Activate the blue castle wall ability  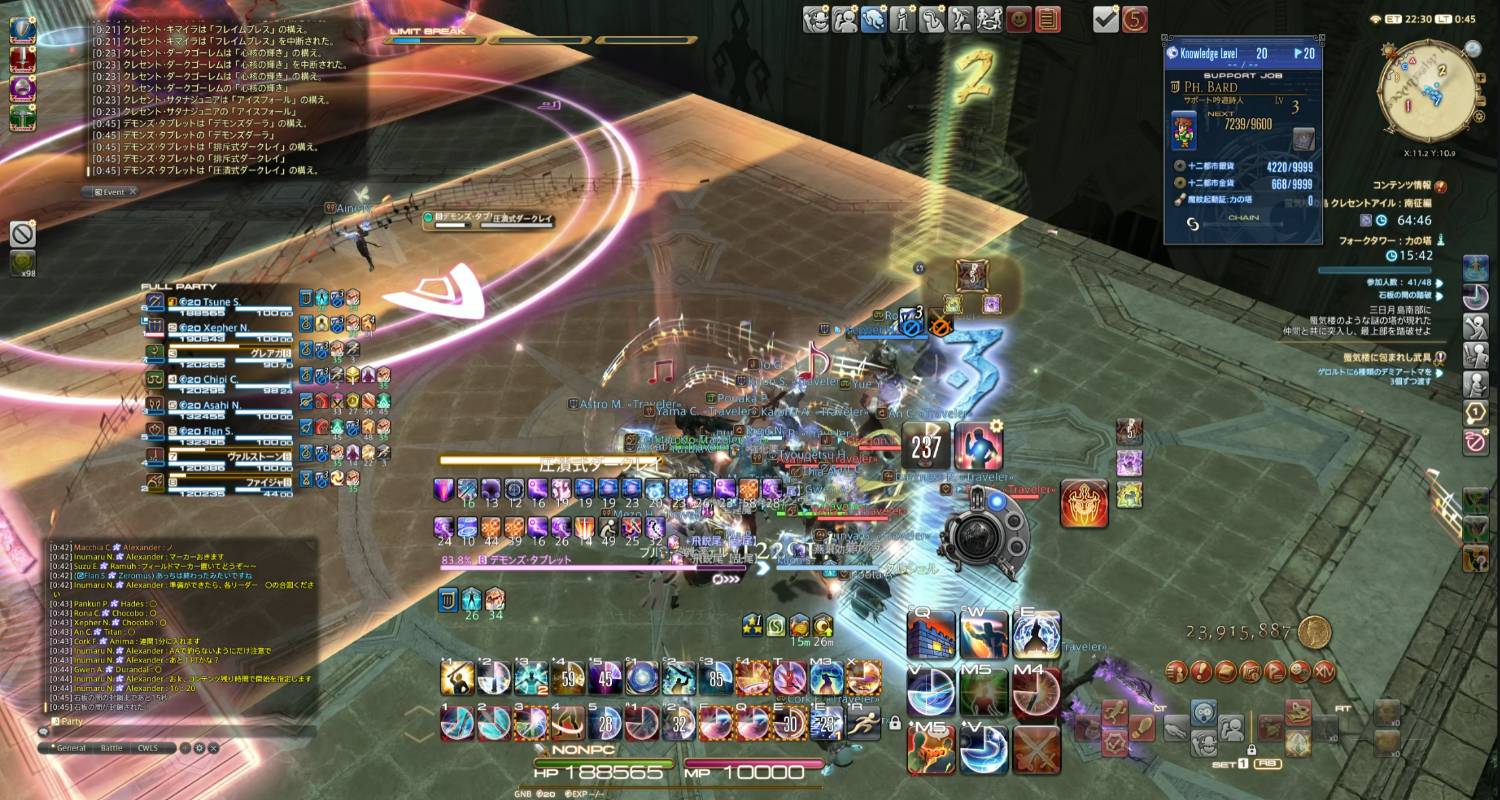pos(930,635)
